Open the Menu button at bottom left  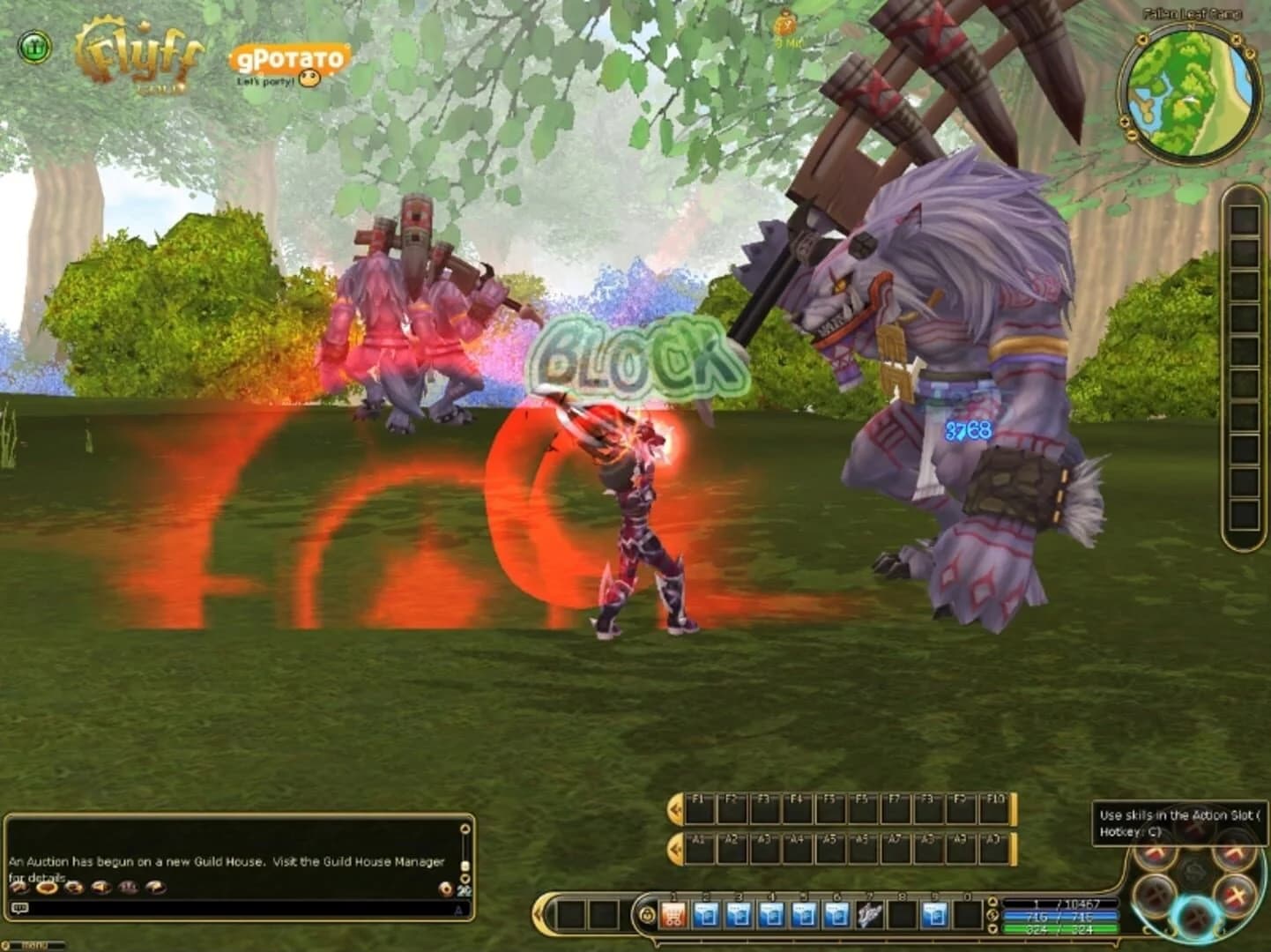click(37, 944)
